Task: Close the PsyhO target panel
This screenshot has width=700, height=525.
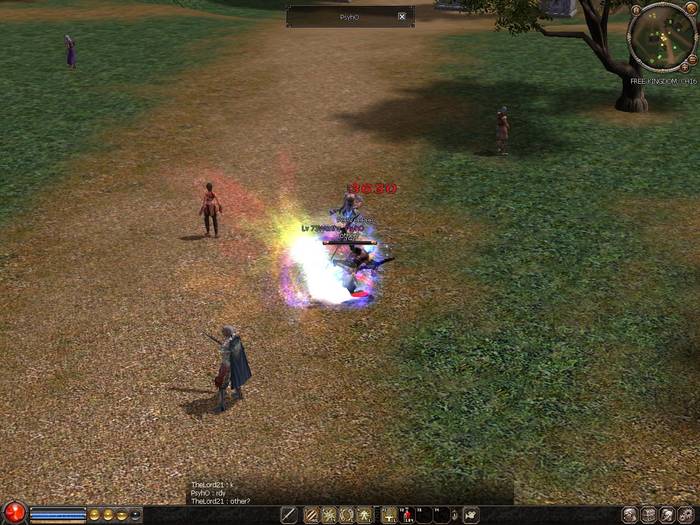Action: (x=402, y=17)
